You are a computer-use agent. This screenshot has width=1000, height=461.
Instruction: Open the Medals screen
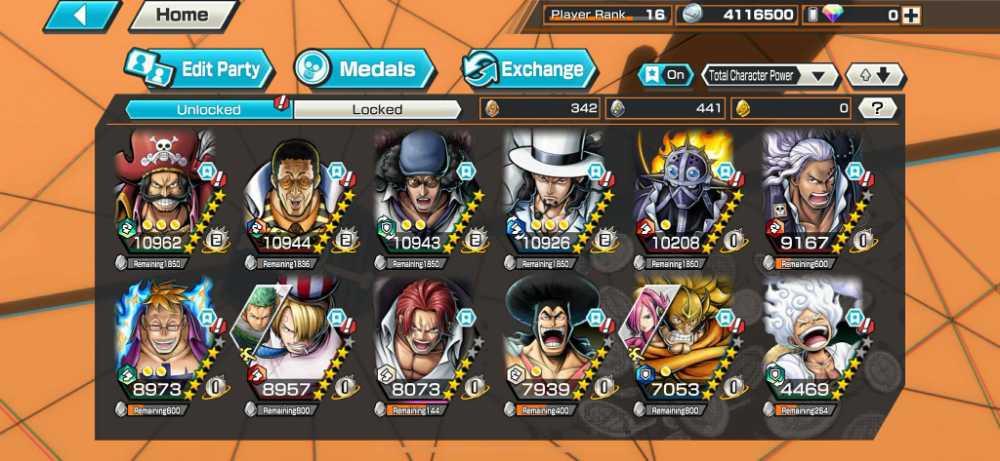(365, 69)
